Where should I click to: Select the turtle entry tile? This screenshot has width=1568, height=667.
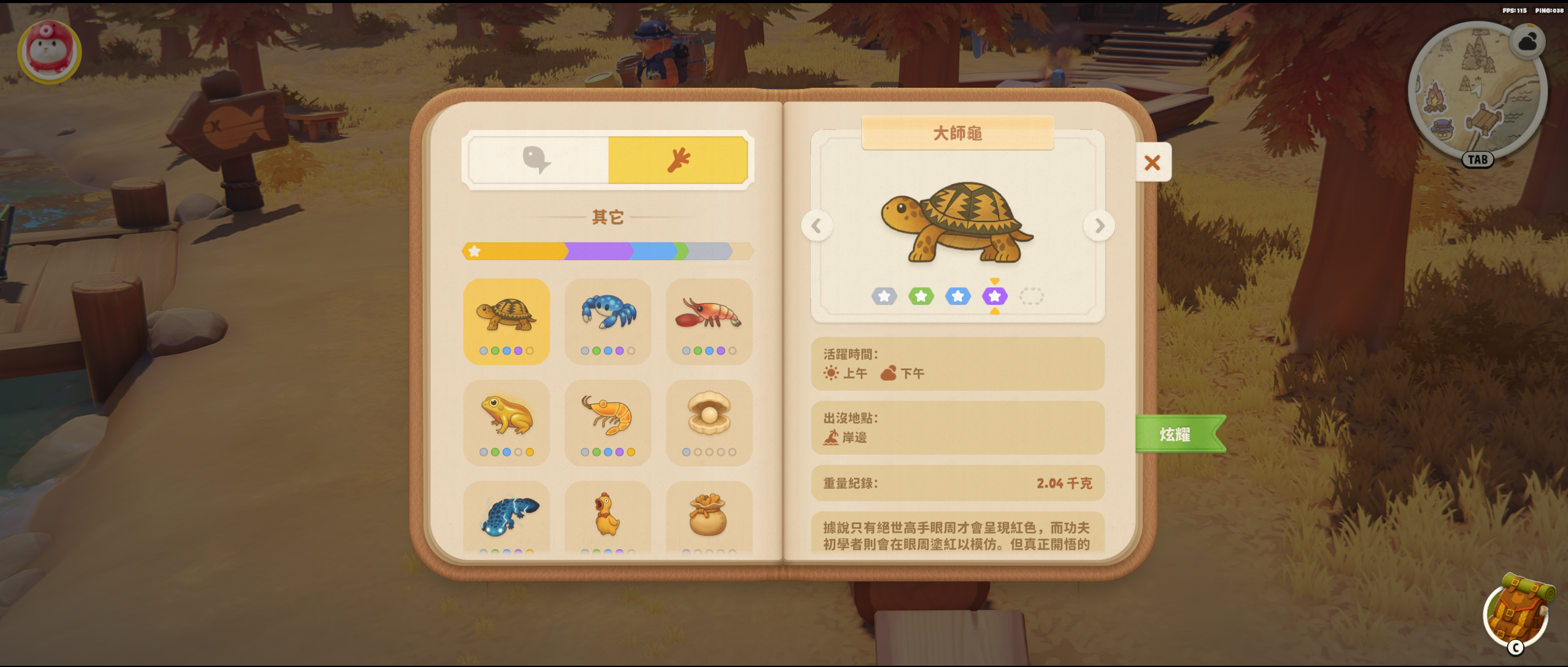(506, 321)
